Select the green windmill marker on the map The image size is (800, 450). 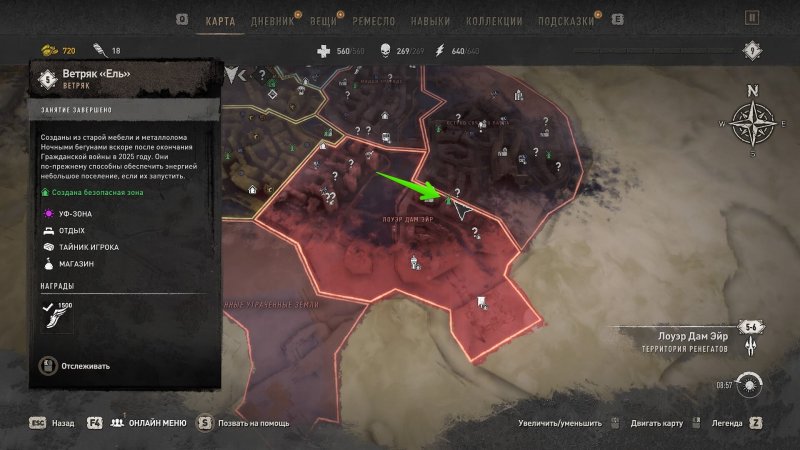click(x=449, y=203)
